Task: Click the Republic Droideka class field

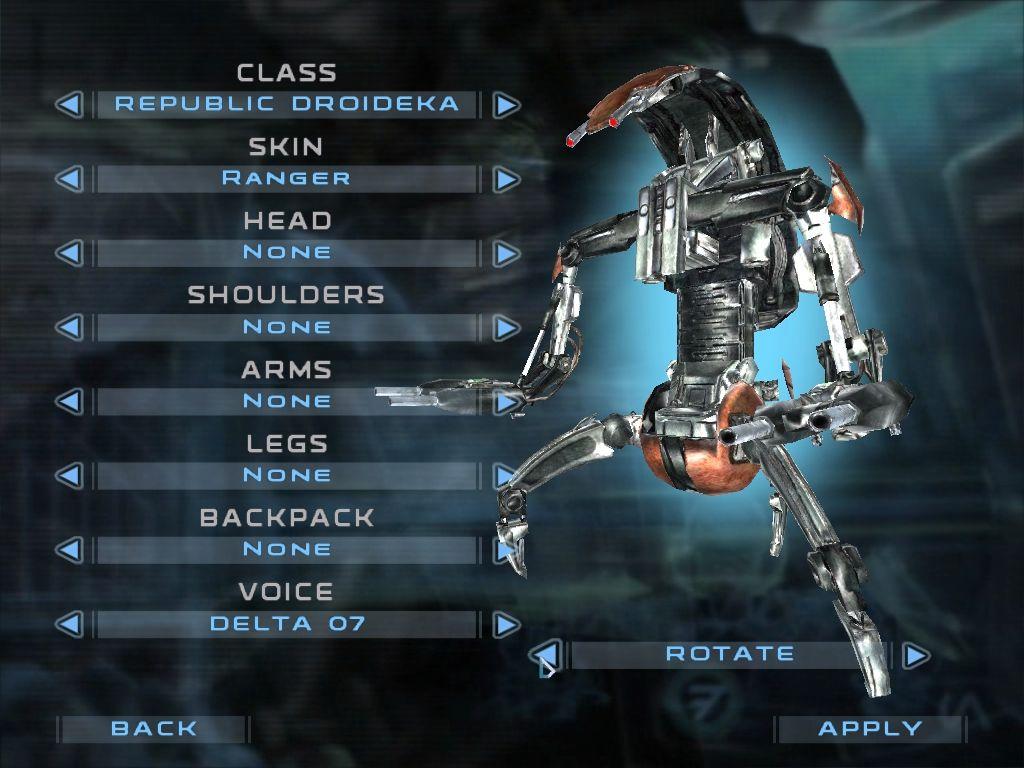Action: coord(287,104)
